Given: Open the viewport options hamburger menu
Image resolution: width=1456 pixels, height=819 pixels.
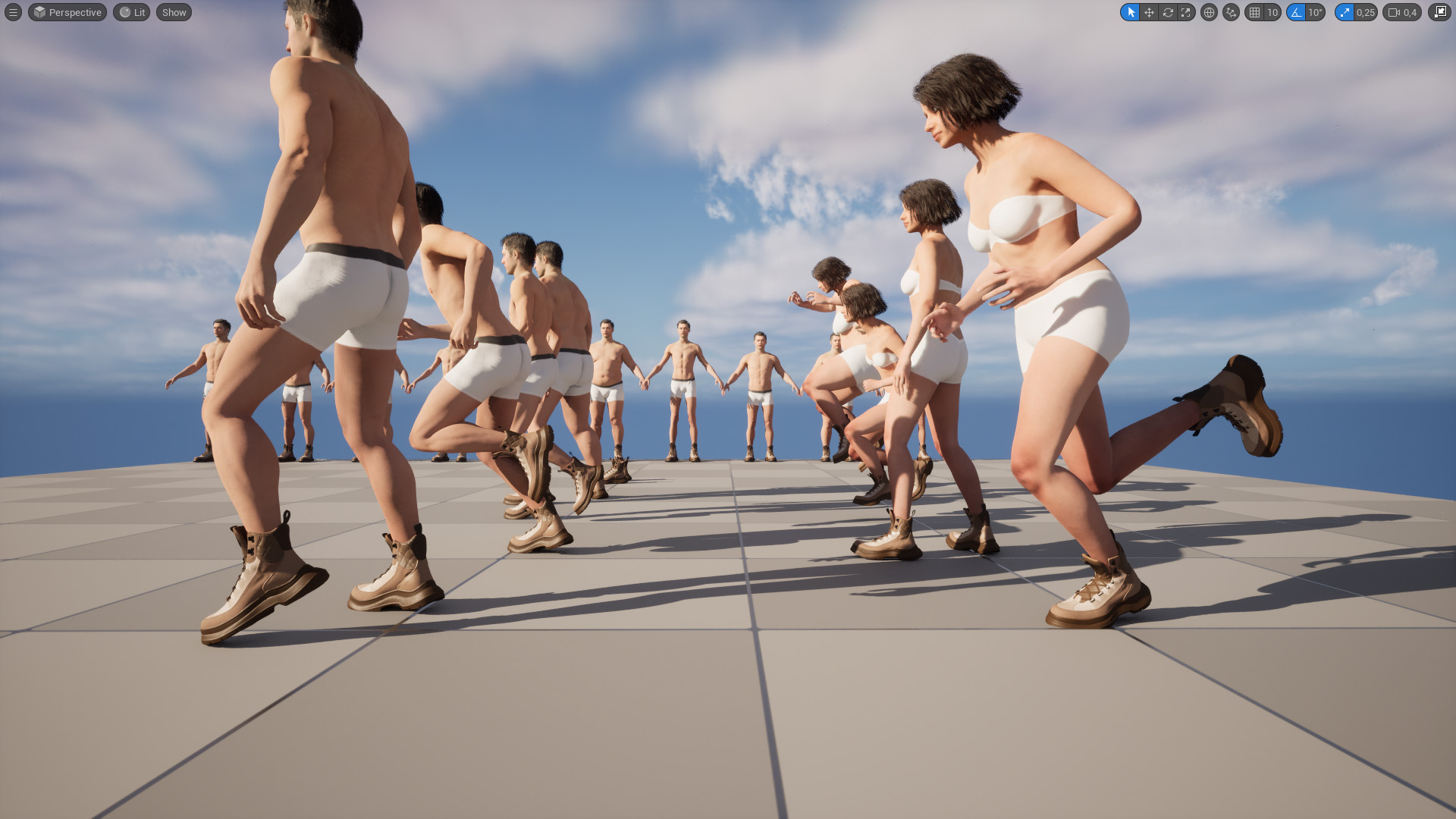Looking at the screenshot, I should (11, 12).
